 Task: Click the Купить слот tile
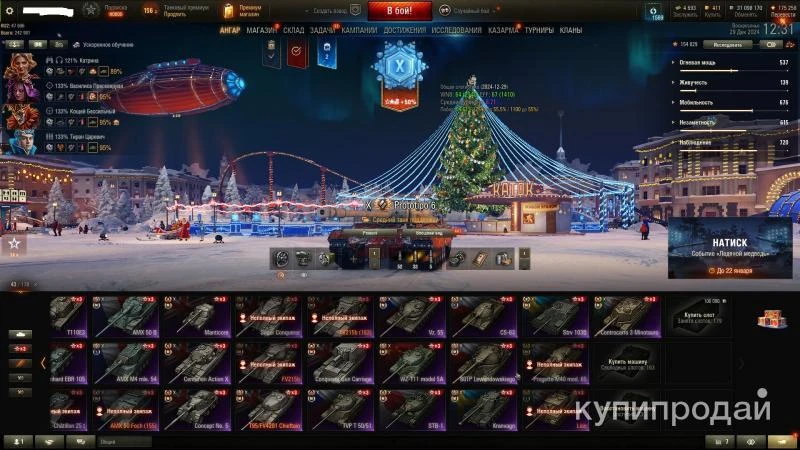[700, 316]
